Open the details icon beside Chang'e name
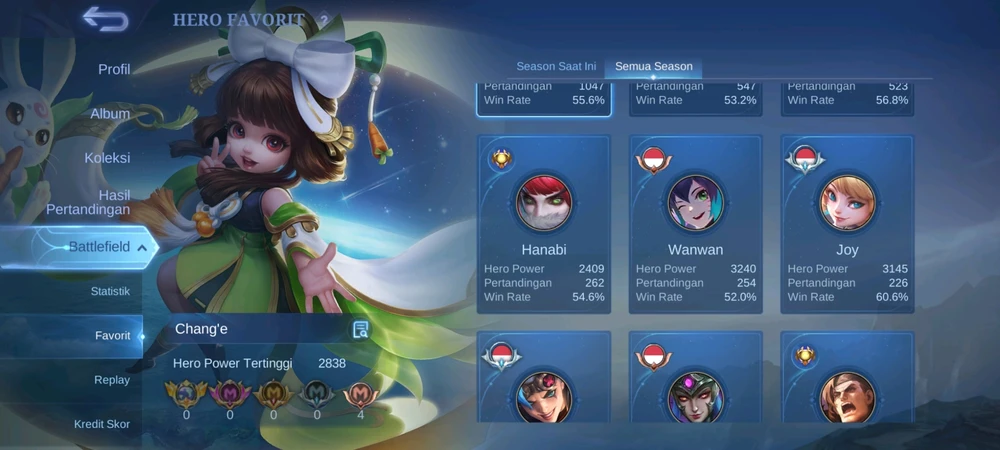Screen dimensions: 1000x450 [x=361, y=330]
